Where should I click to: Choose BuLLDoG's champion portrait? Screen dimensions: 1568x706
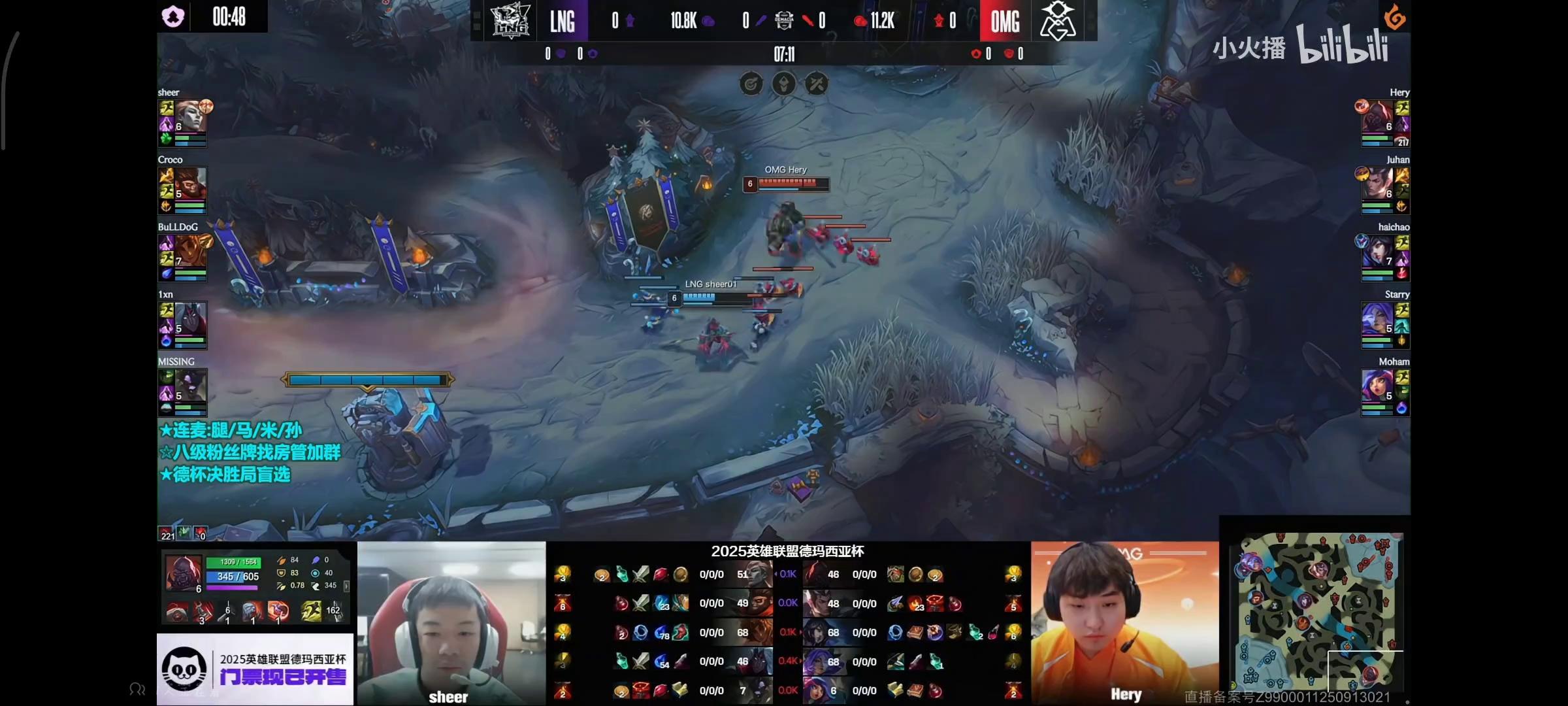pyautogui.click(x=190, y=251)
